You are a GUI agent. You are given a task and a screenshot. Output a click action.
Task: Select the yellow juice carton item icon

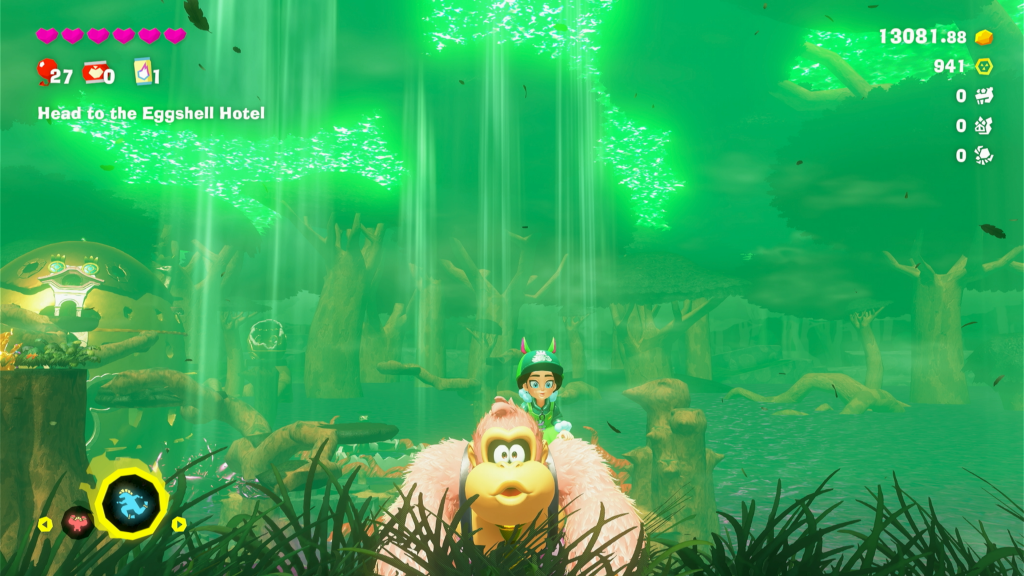coord(142,72)
